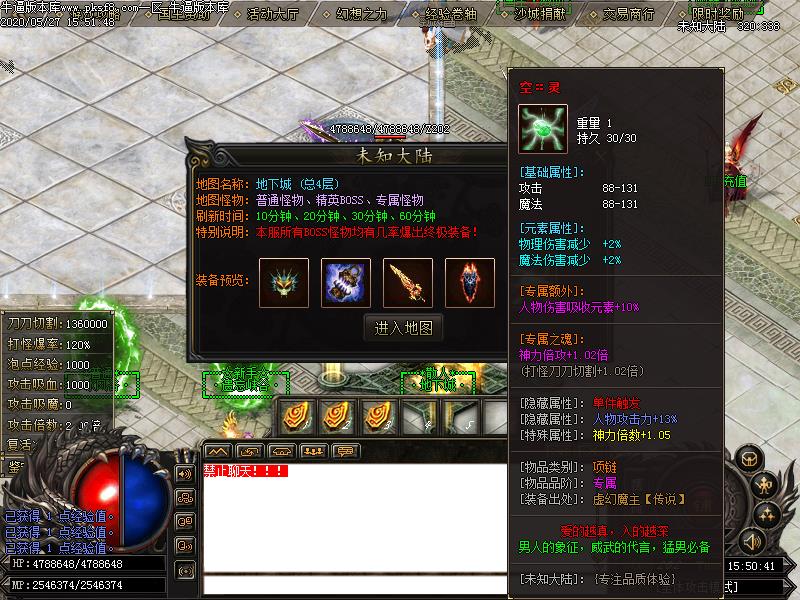Screen dimensions: 800x600
Task: Select the purple orb equipment preview
Action: click(x=346, y=282)
